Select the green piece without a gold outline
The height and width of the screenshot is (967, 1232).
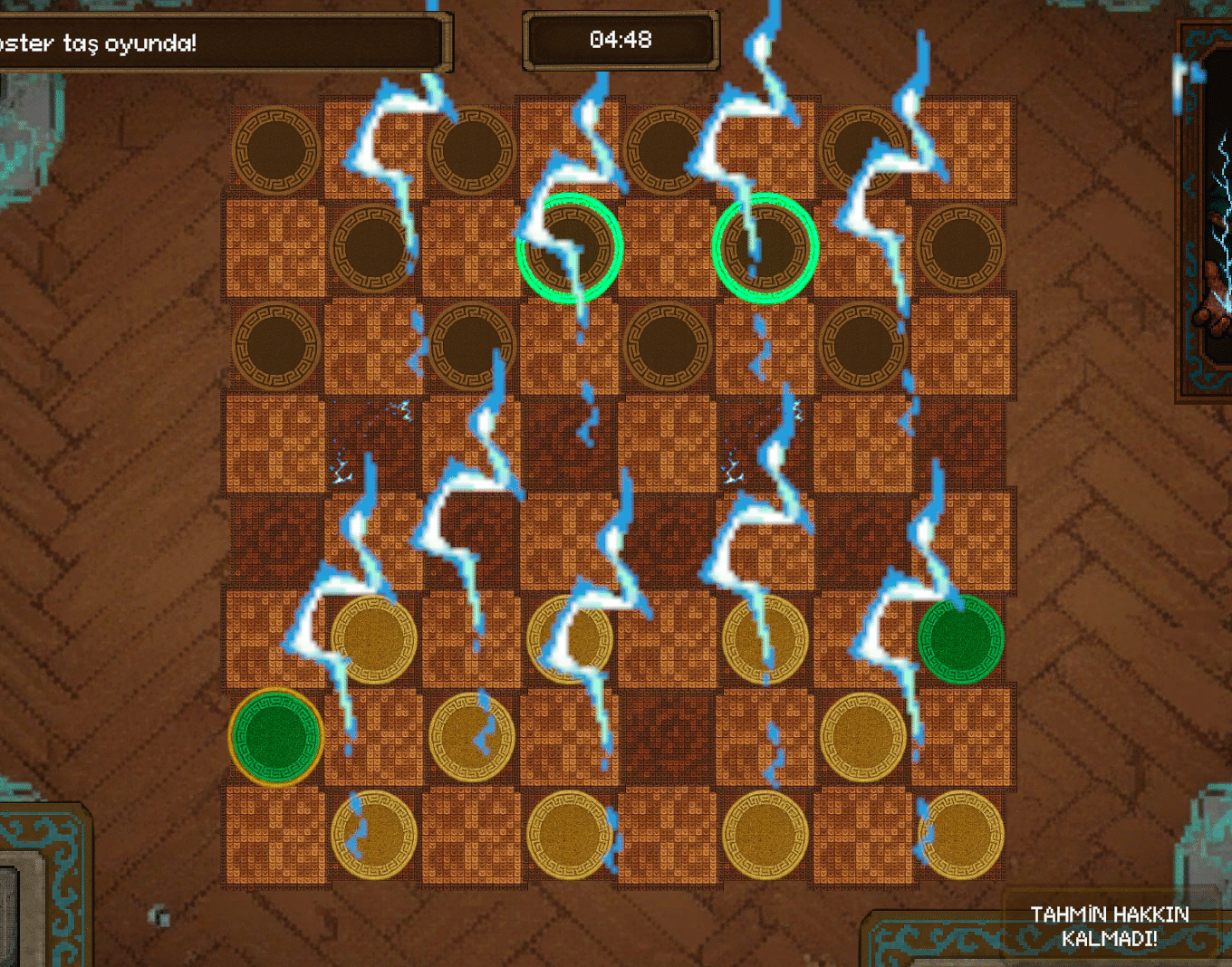click(x=960, y=638)
